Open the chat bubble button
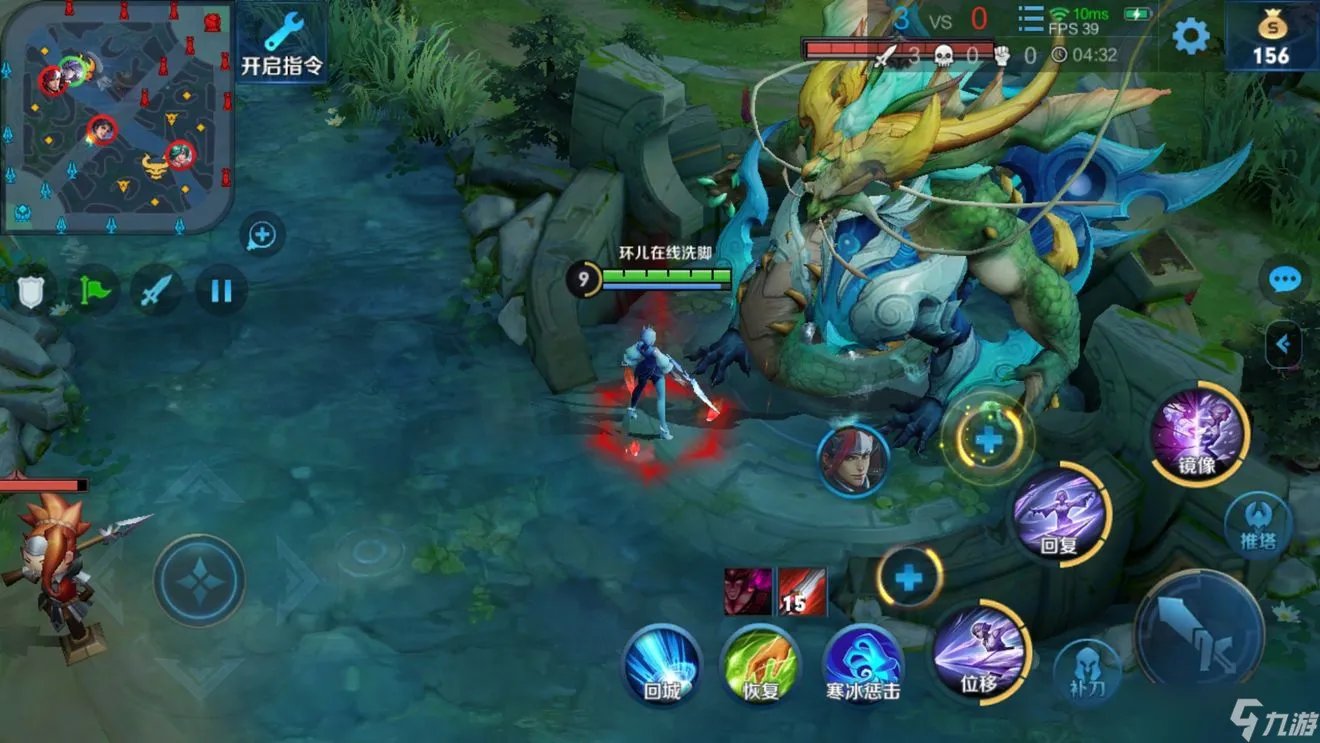The width and height of the screenshot is (1320, 743). coord(1284,281)
